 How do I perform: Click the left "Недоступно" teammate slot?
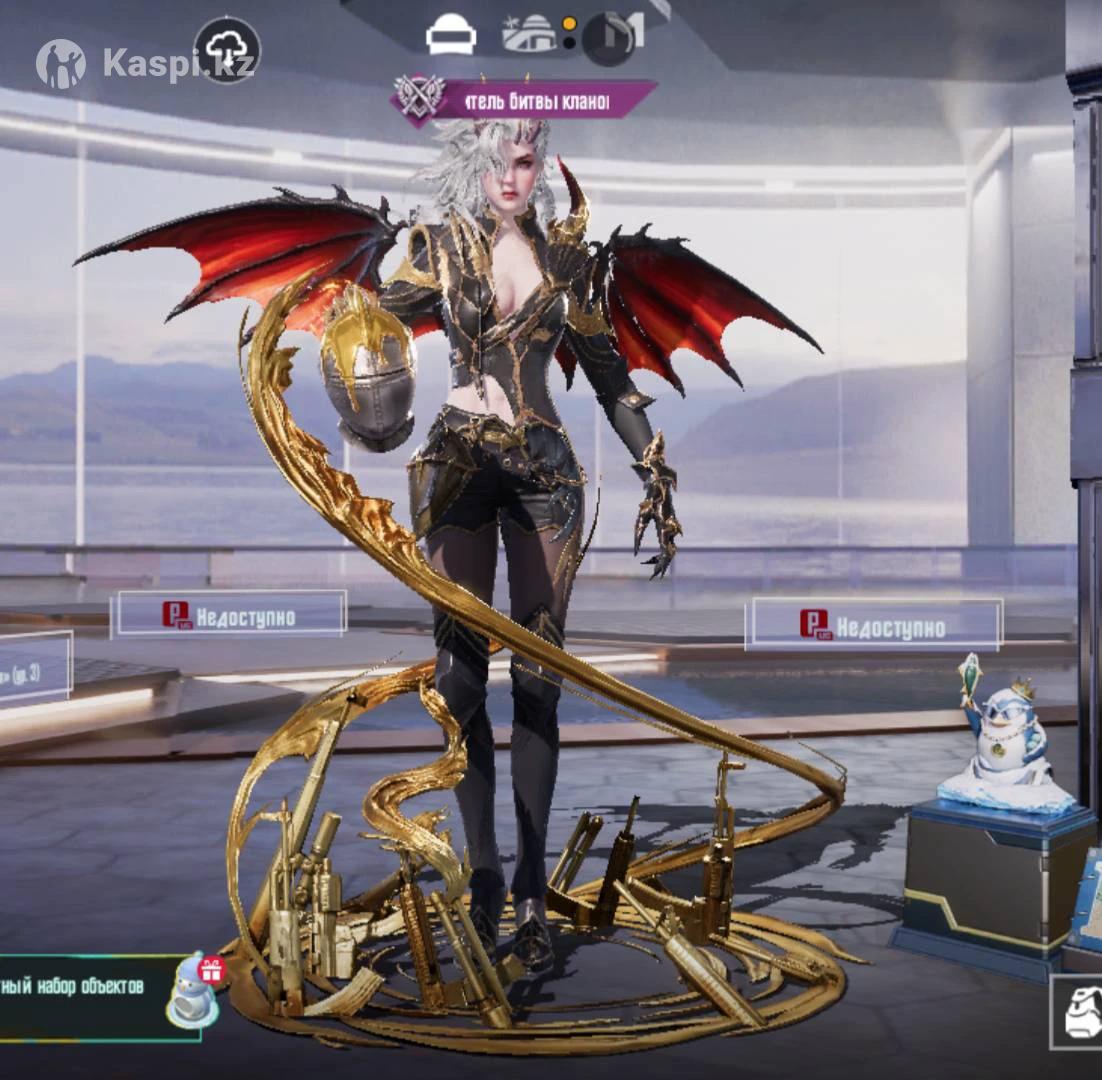[229, 615]
